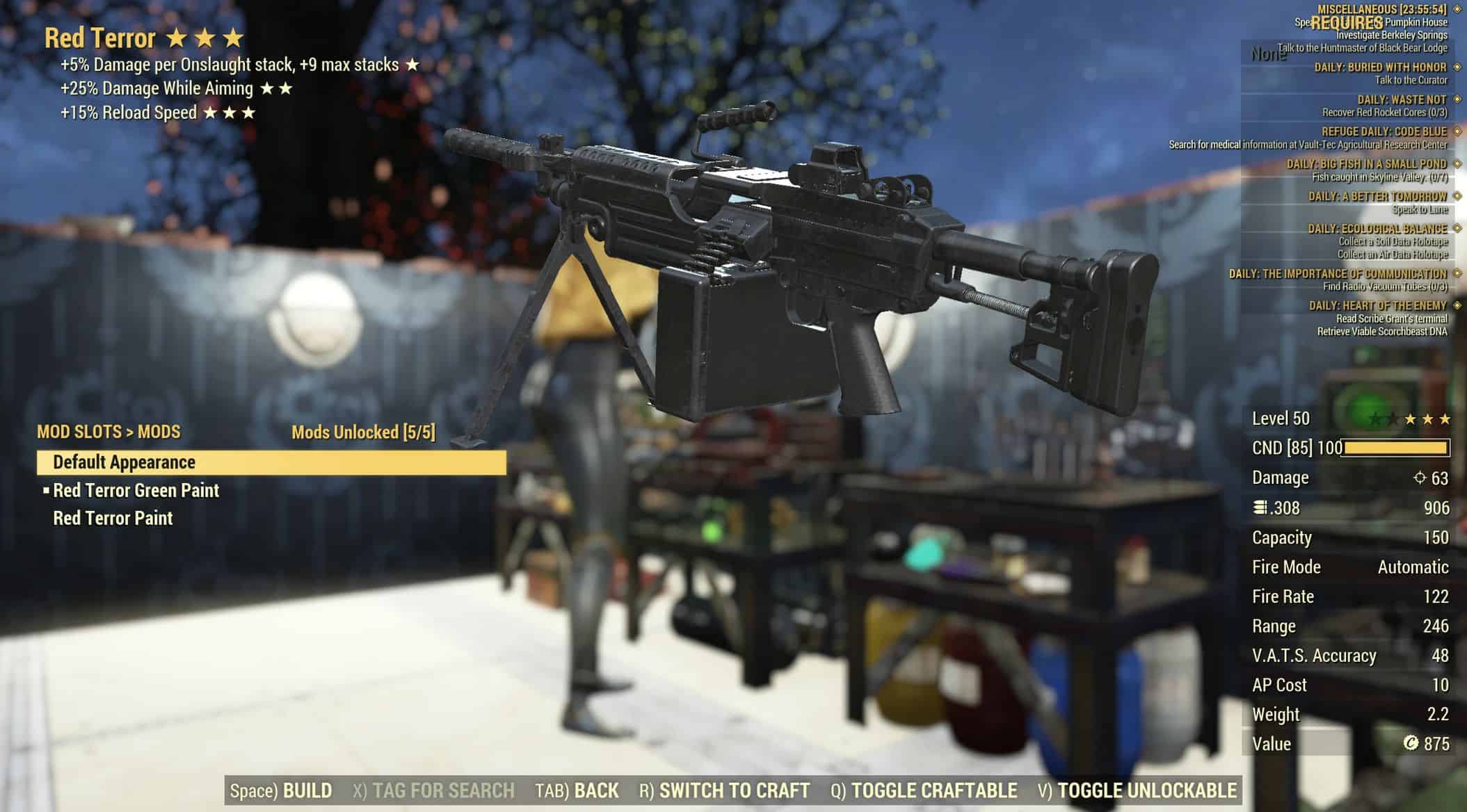
Task: Click Daily: Ecological Balance tracker entry
Action: point(1377,229)
